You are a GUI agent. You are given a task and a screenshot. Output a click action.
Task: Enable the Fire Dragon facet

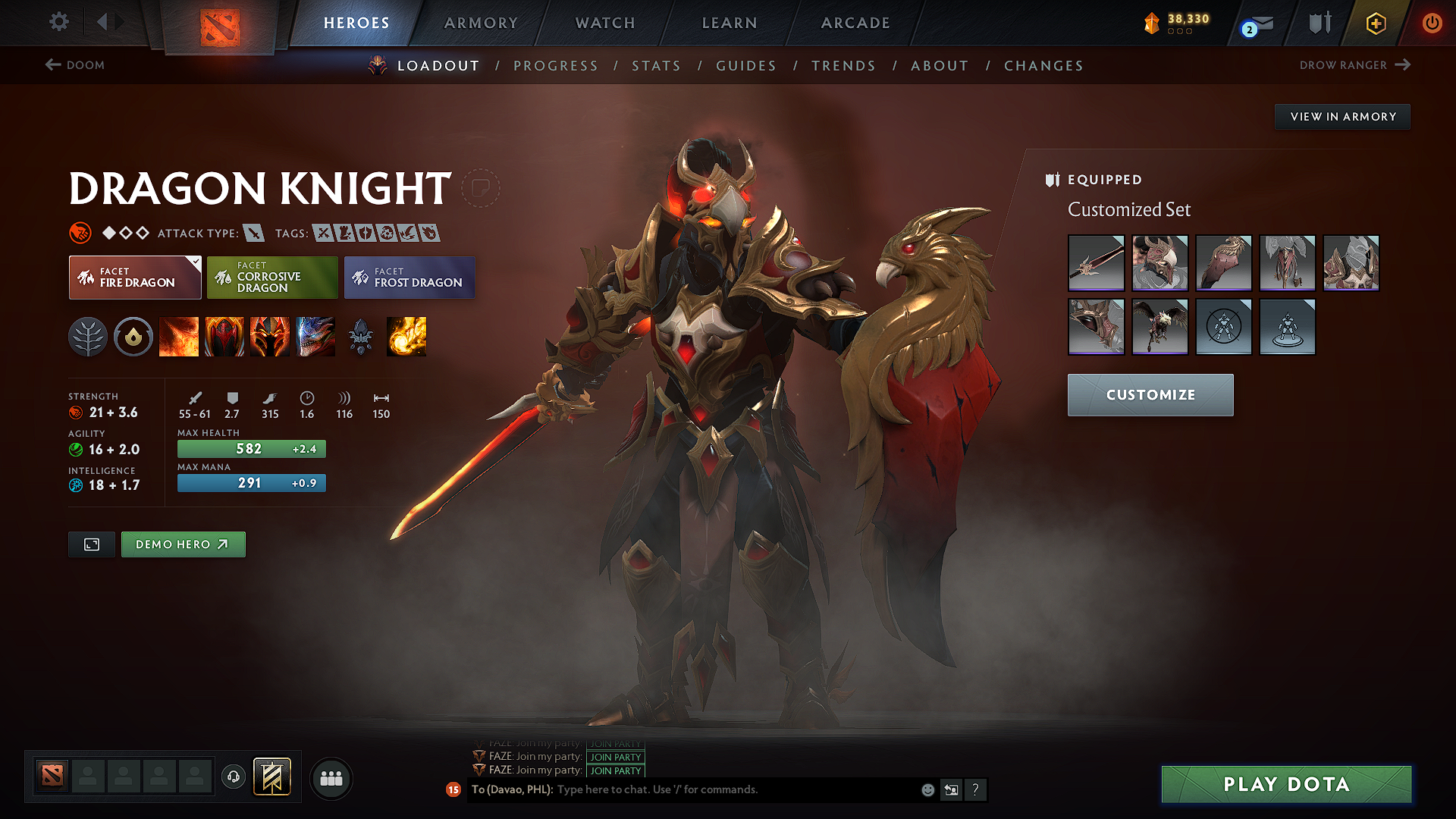pos(134,277)
